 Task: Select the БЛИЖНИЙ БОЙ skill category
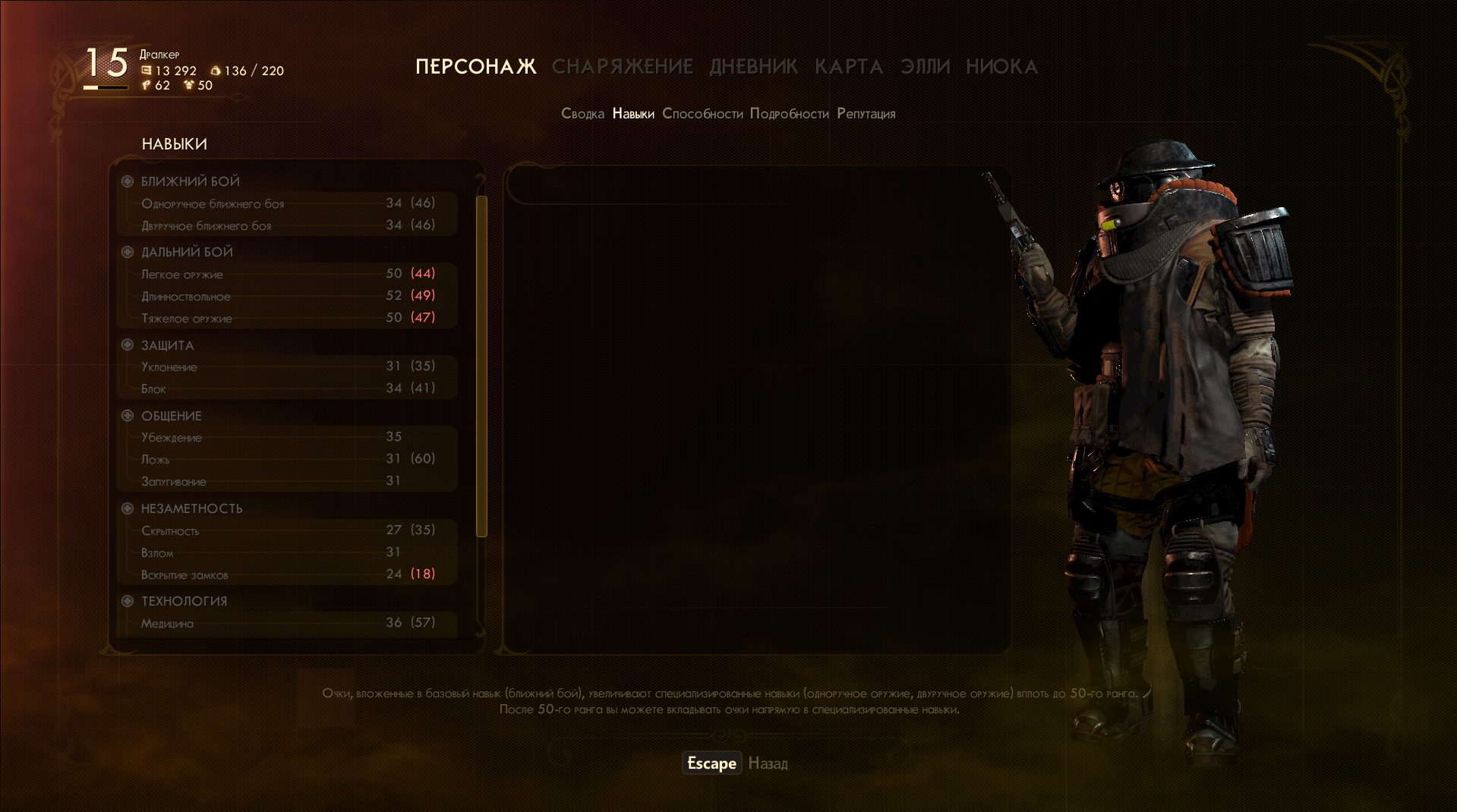point(190,181)
